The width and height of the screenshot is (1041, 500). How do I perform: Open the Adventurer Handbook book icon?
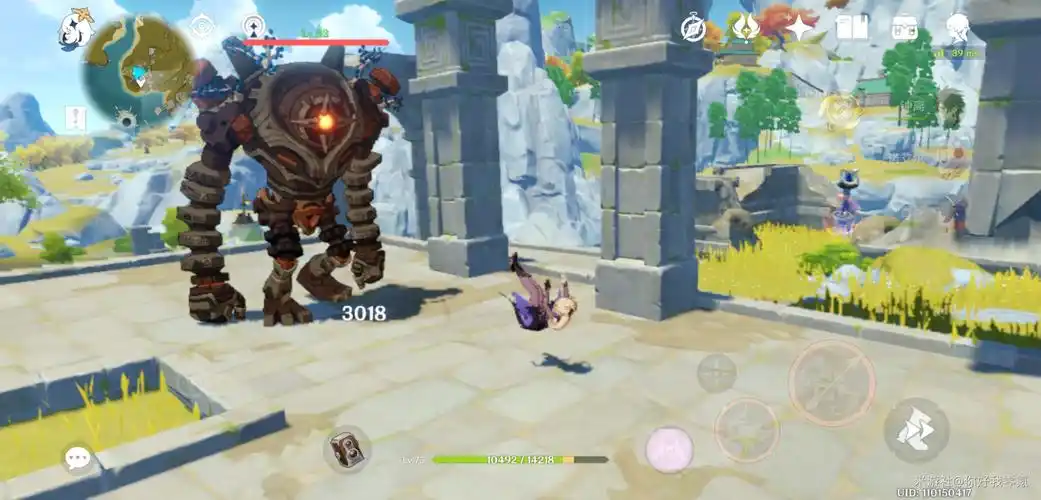click(x=852, y=28)
